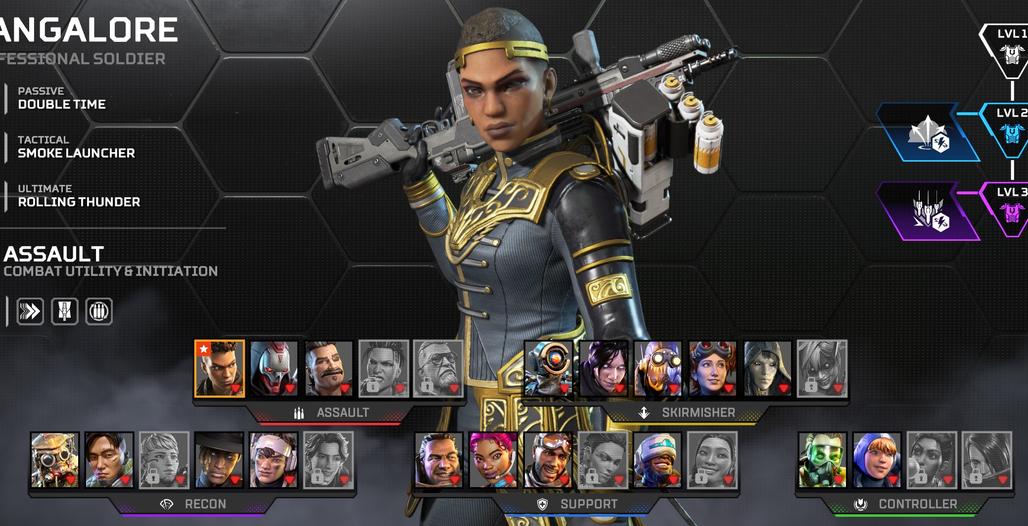The height and width of the screenshot is (526, 1028).
Task: Pick Gibraltar from the Support legends
Action: tap(439, 460)
